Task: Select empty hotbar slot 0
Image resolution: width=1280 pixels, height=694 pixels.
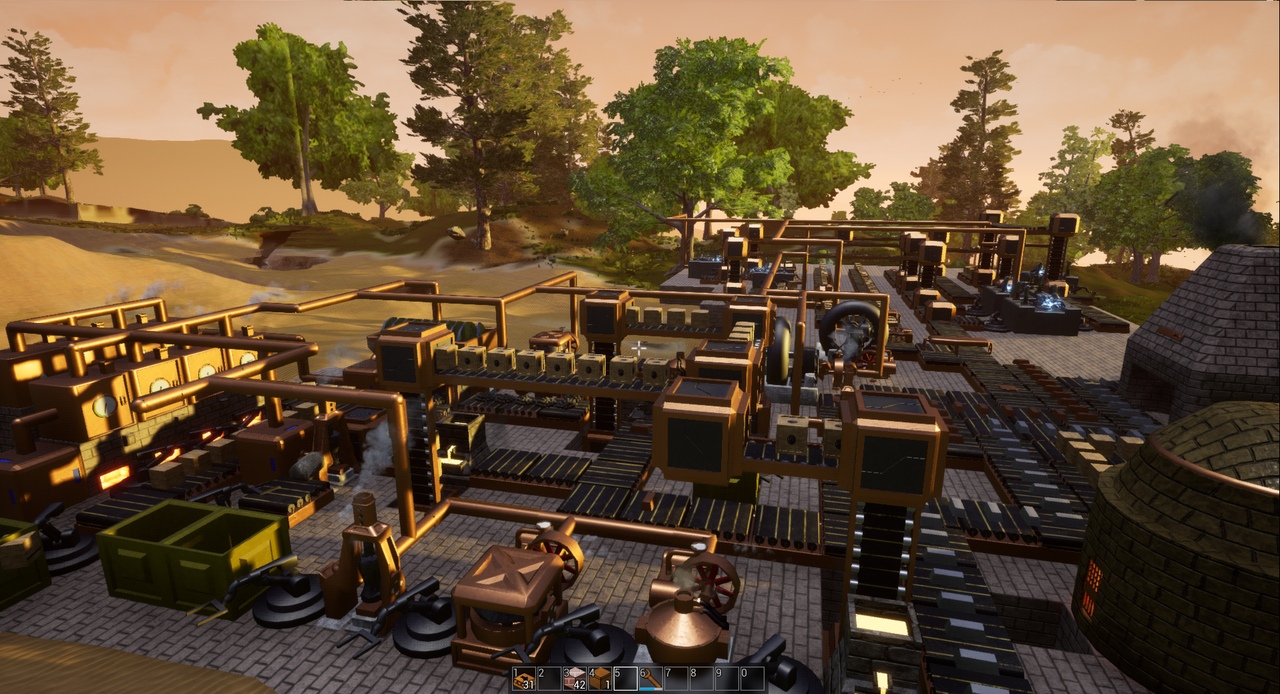Action: point(752,679)
